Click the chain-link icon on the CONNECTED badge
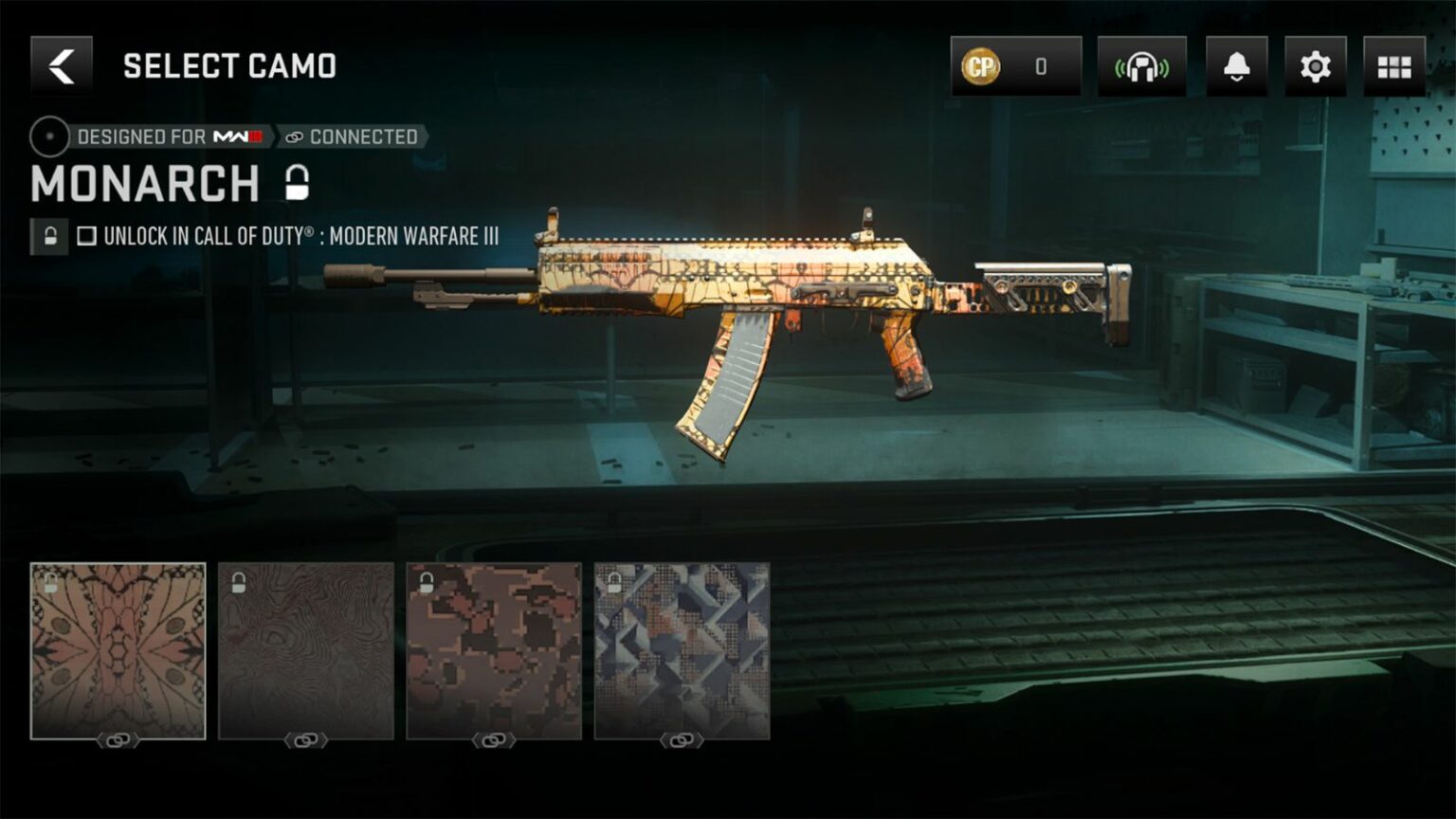The width and height of the screenshot is (1456, 819). 295,136
